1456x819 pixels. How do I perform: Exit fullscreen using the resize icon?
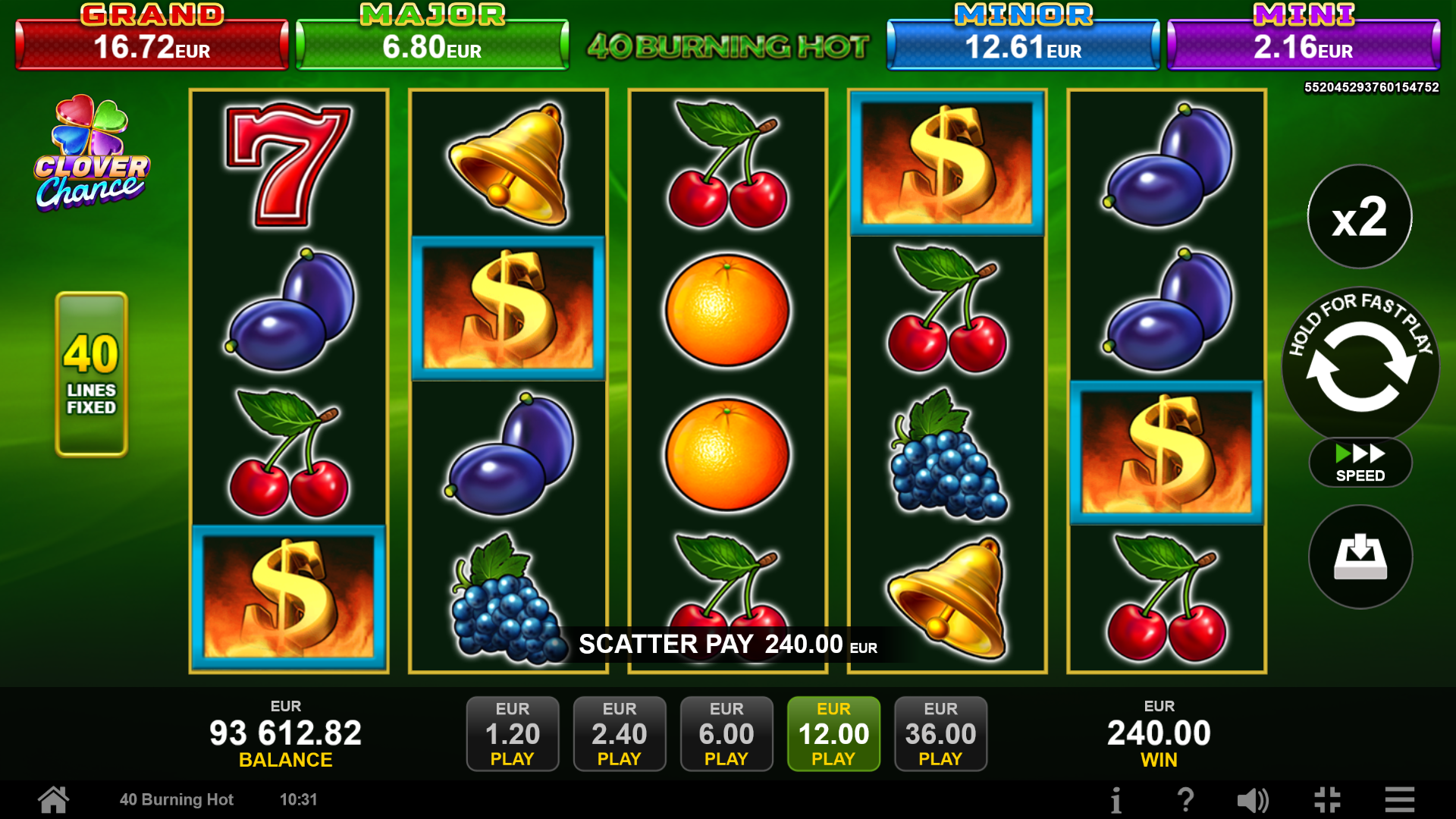1328,799
